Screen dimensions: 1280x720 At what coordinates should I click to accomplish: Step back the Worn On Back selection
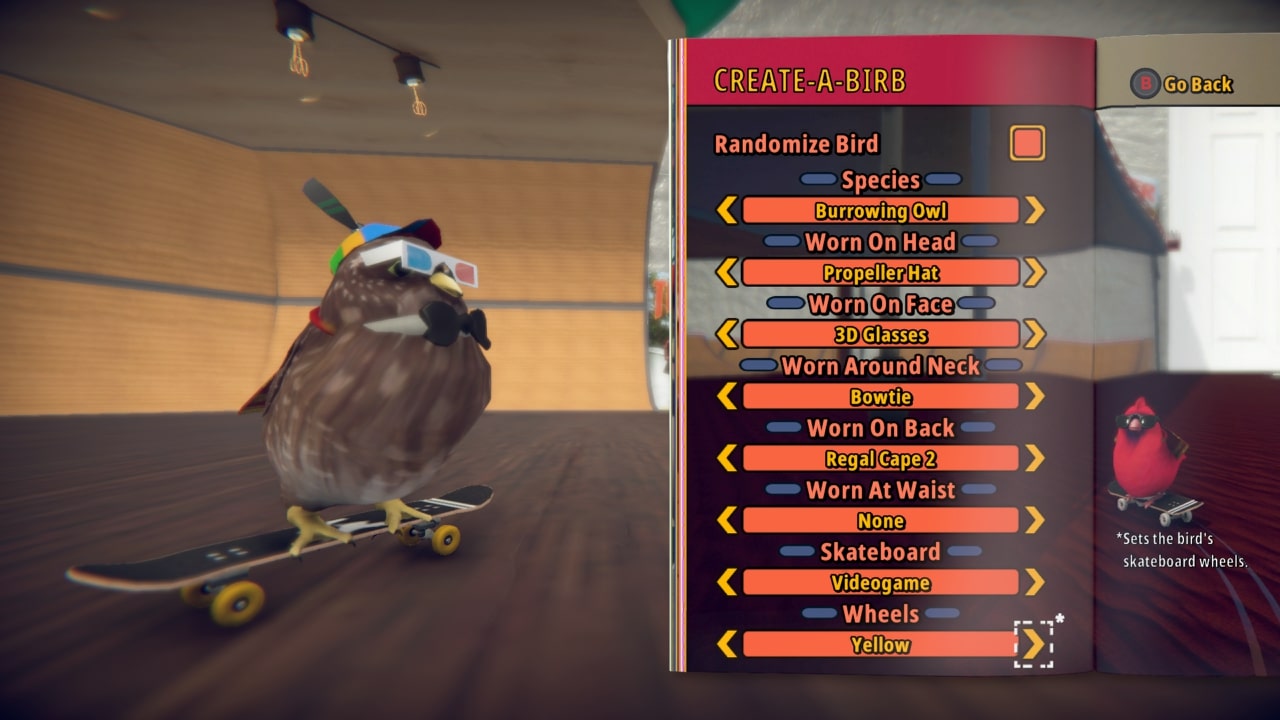tap(727, 458)
